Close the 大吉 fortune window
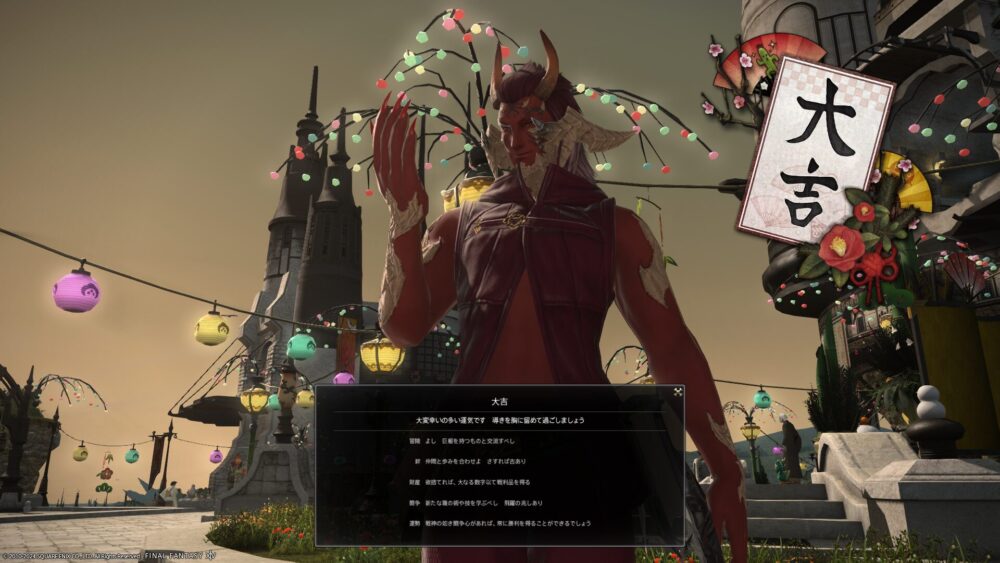This screenshot has width=1000, height=563. point(677,392)
